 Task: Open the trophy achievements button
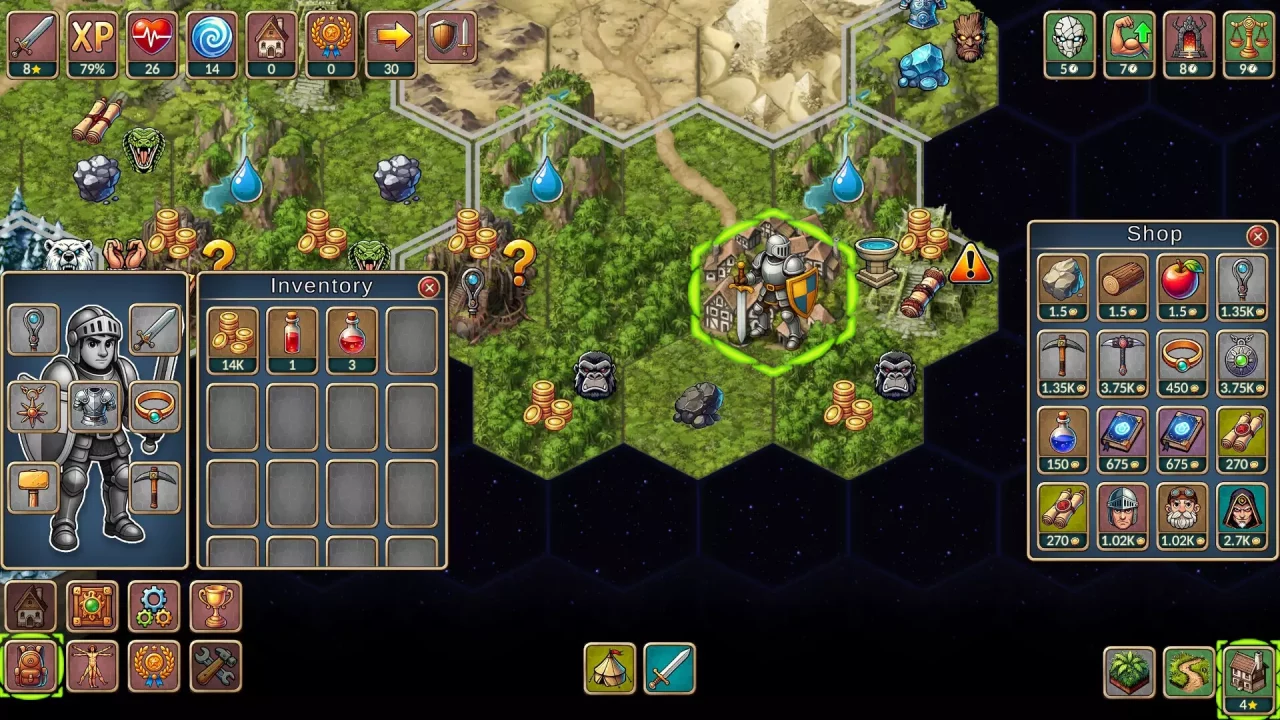pos(215,606)
